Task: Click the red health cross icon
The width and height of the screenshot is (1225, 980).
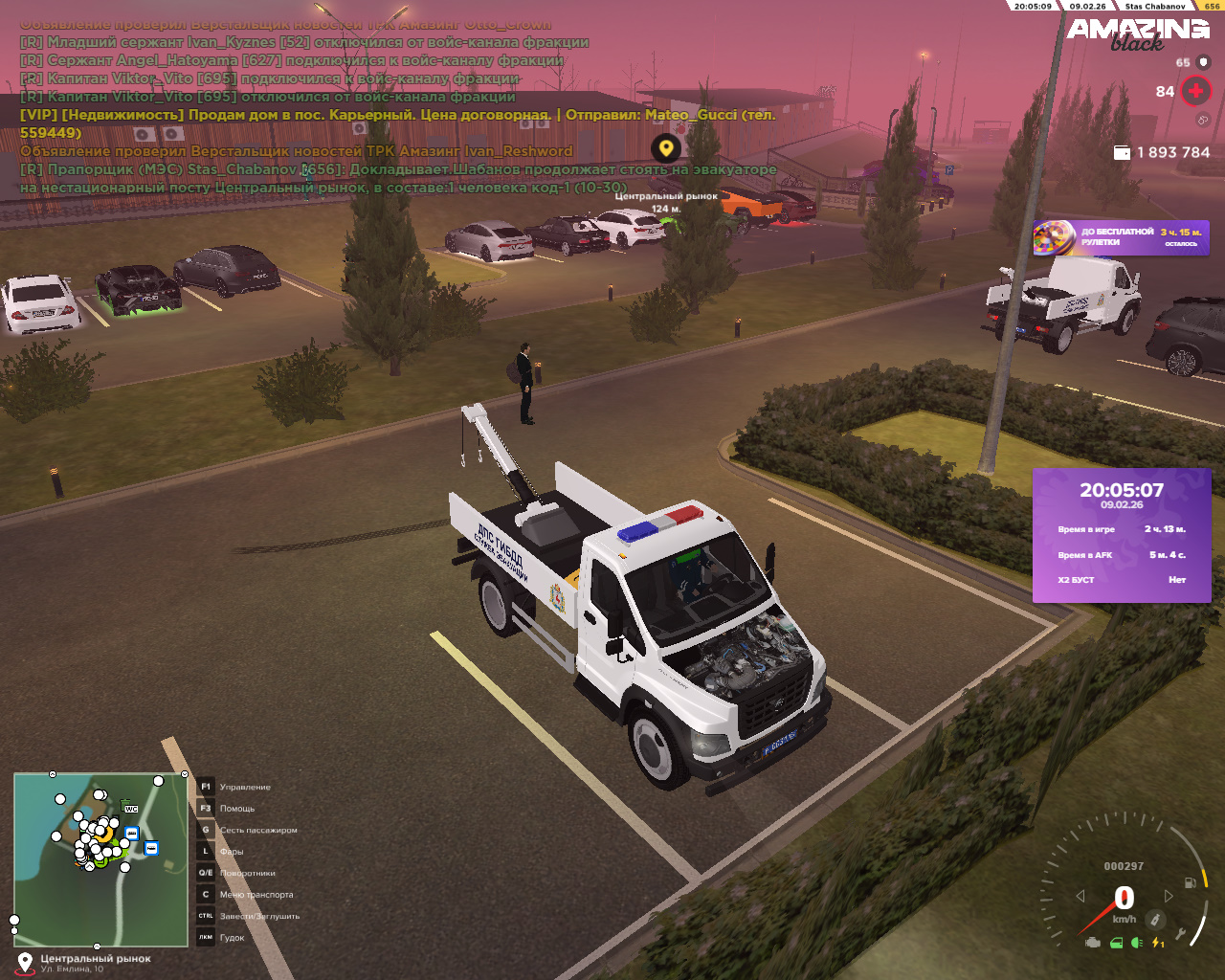Action: [x=1195, y=91]
